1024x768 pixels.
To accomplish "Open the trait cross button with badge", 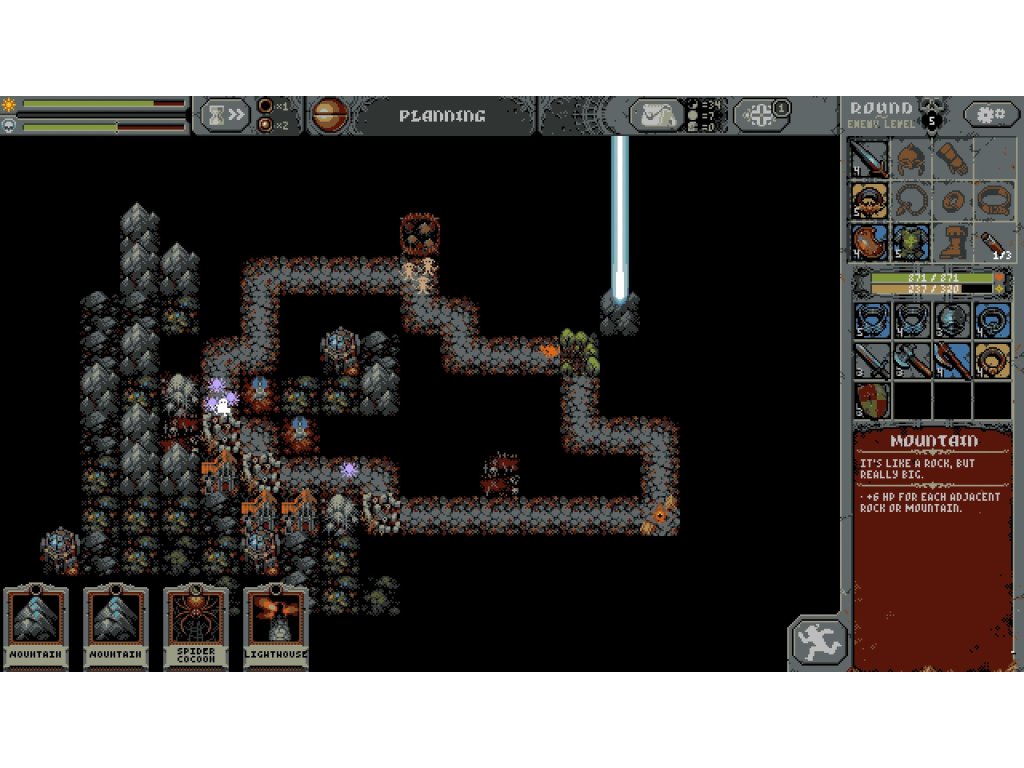I will point(762,115).
